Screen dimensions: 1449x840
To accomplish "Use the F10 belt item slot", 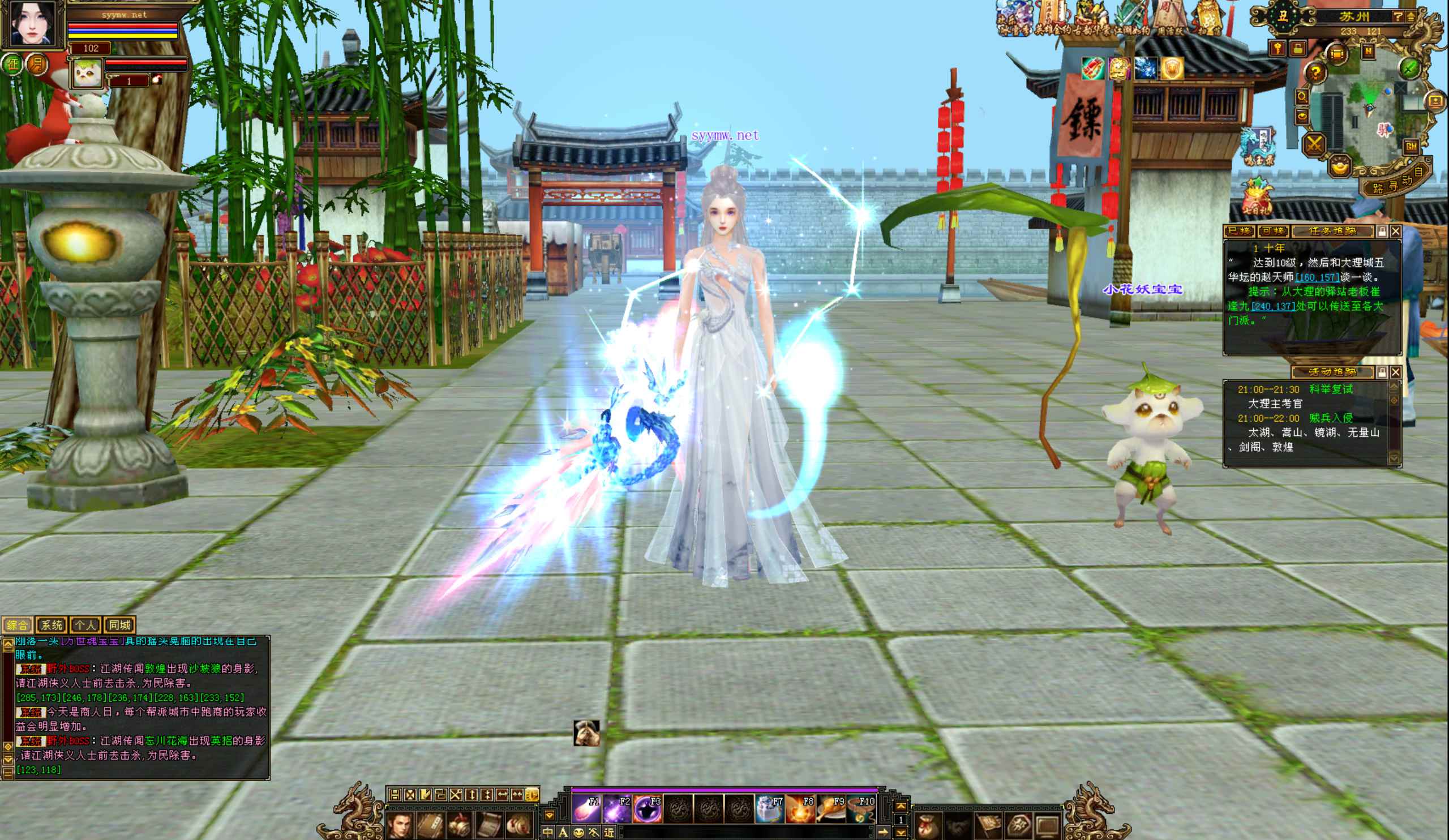I will (862, 809).
